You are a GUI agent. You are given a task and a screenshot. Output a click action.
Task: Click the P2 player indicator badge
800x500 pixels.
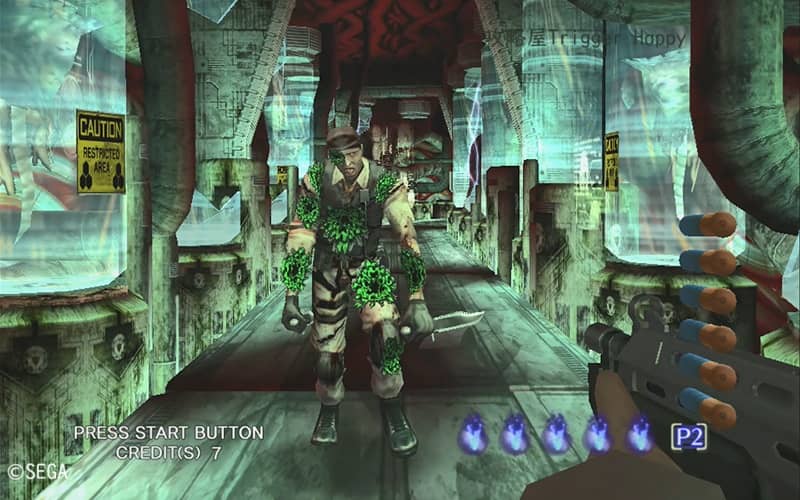(x=688, y=436)
